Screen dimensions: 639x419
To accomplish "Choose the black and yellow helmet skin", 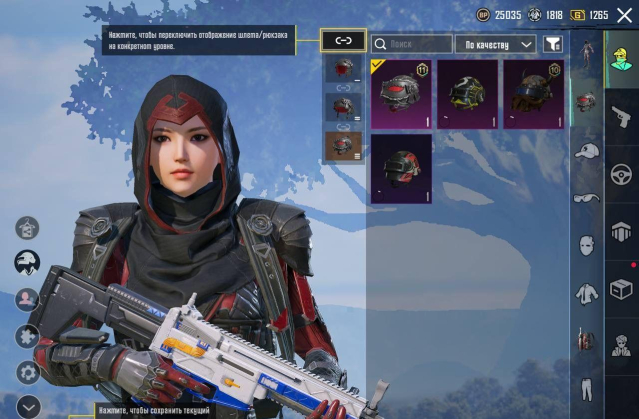I will click(467, 93).
